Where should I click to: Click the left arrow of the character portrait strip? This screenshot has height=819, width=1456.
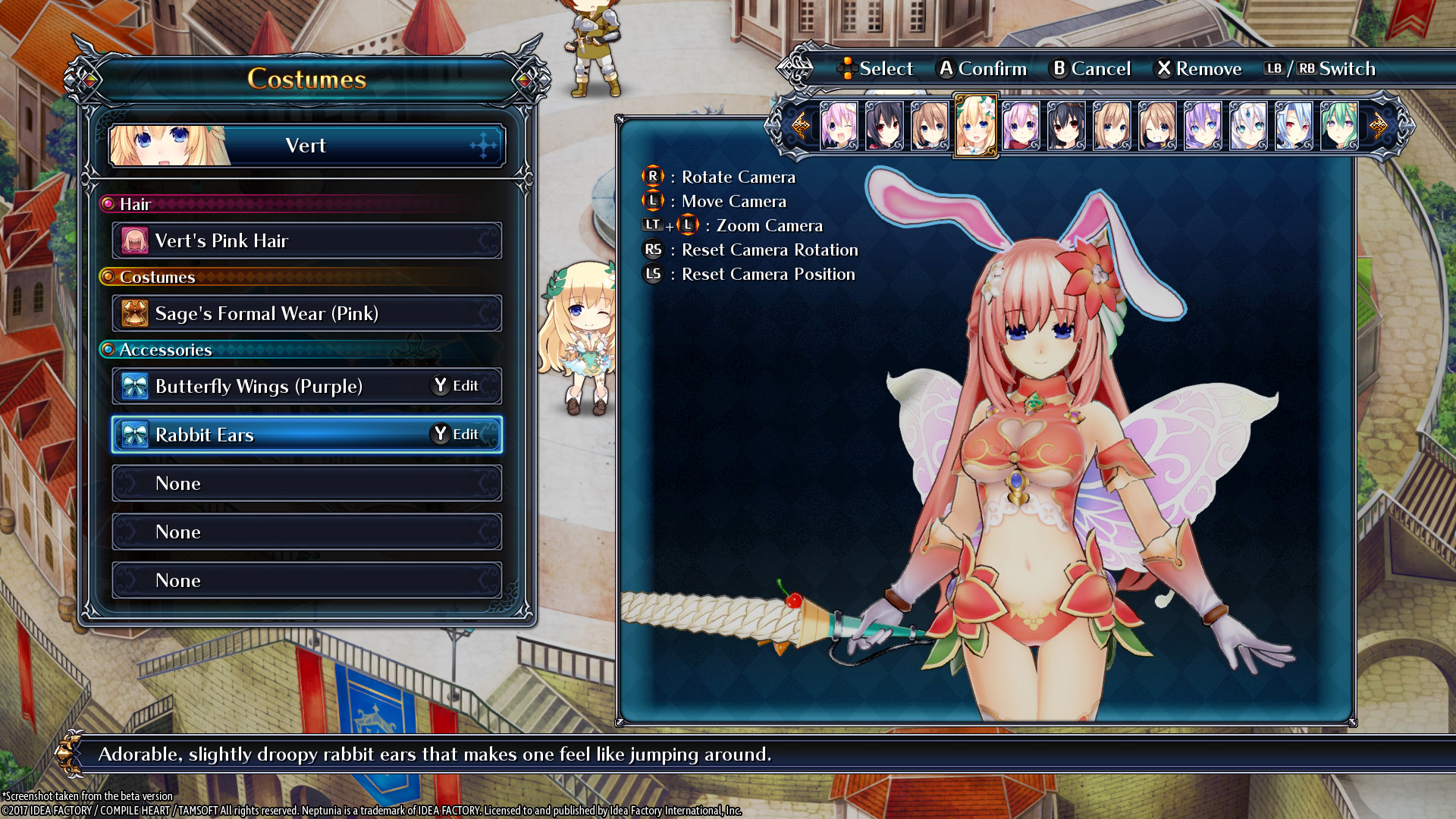801,125
